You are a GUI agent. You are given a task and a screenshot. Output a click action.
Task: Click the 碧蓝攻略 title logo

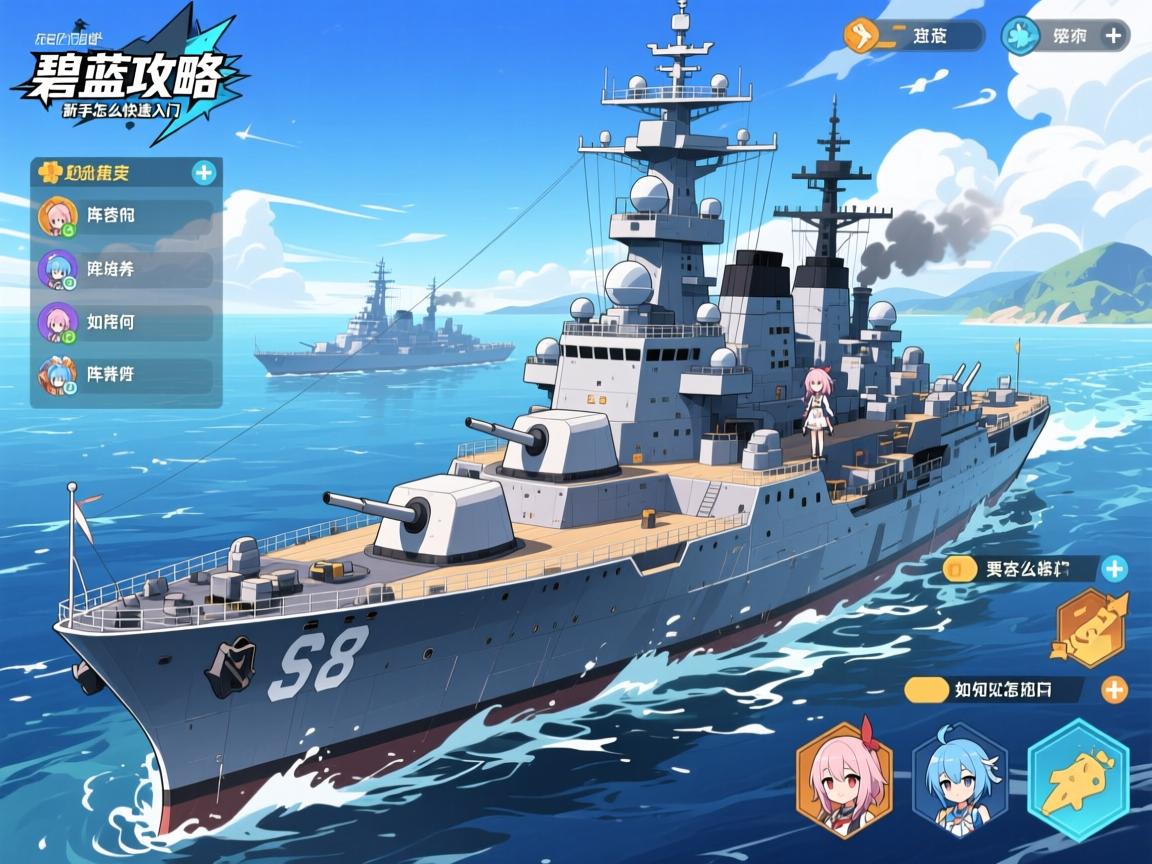click(128, 75)
